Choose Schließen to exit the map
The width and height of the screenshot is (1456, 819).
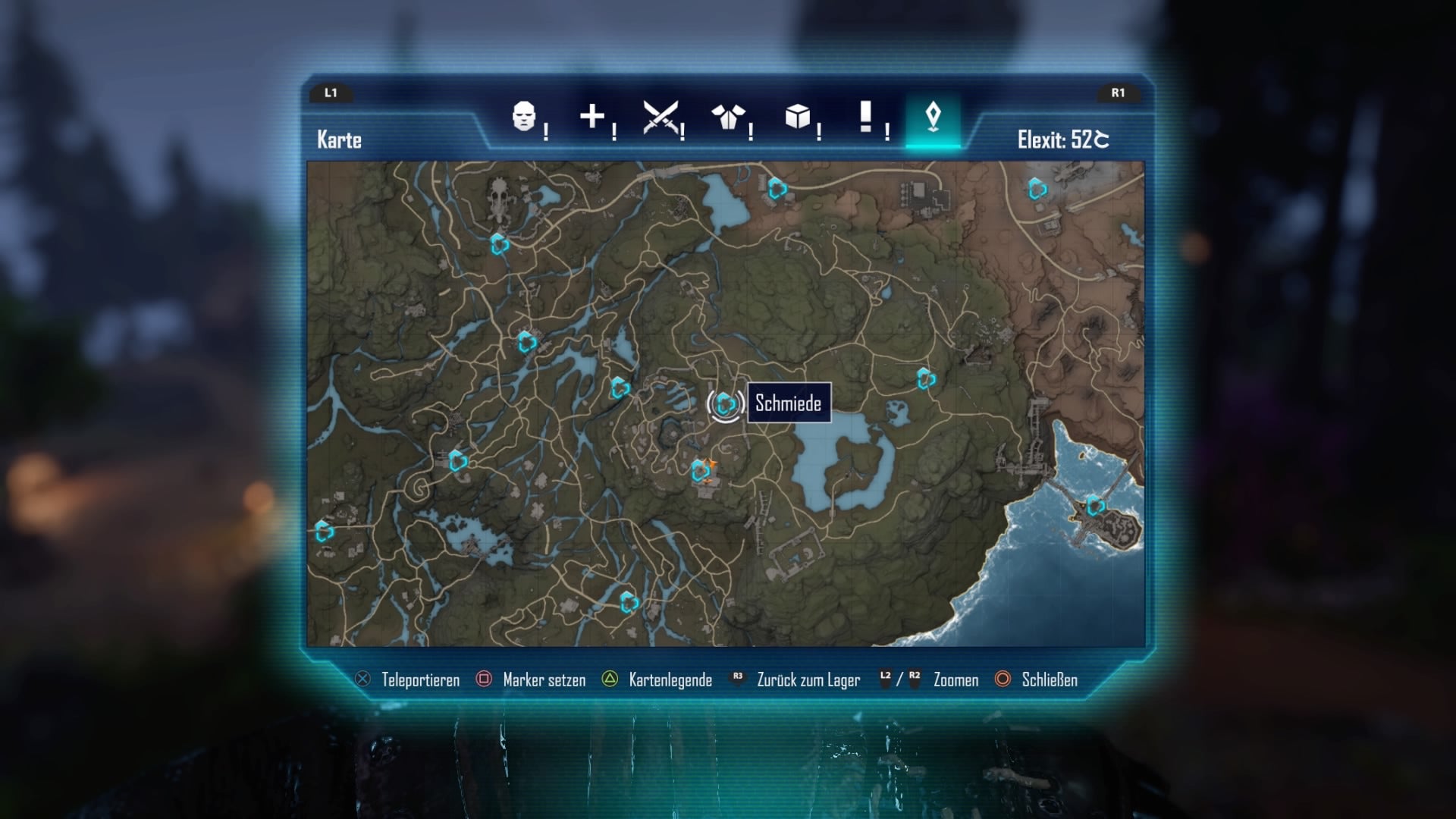pos(1050,680)
